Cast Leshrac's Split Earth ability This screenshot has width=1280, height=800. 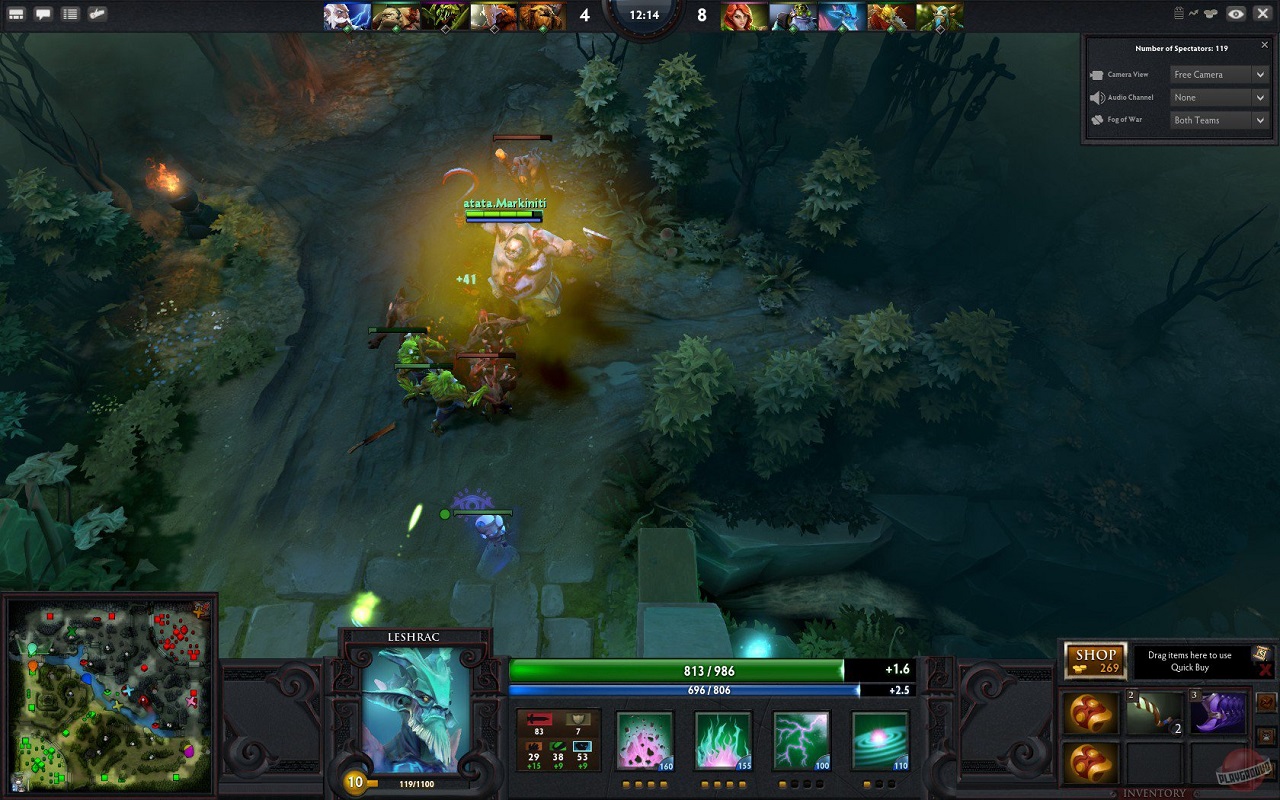pyautogui.click(x=644, y=740)
